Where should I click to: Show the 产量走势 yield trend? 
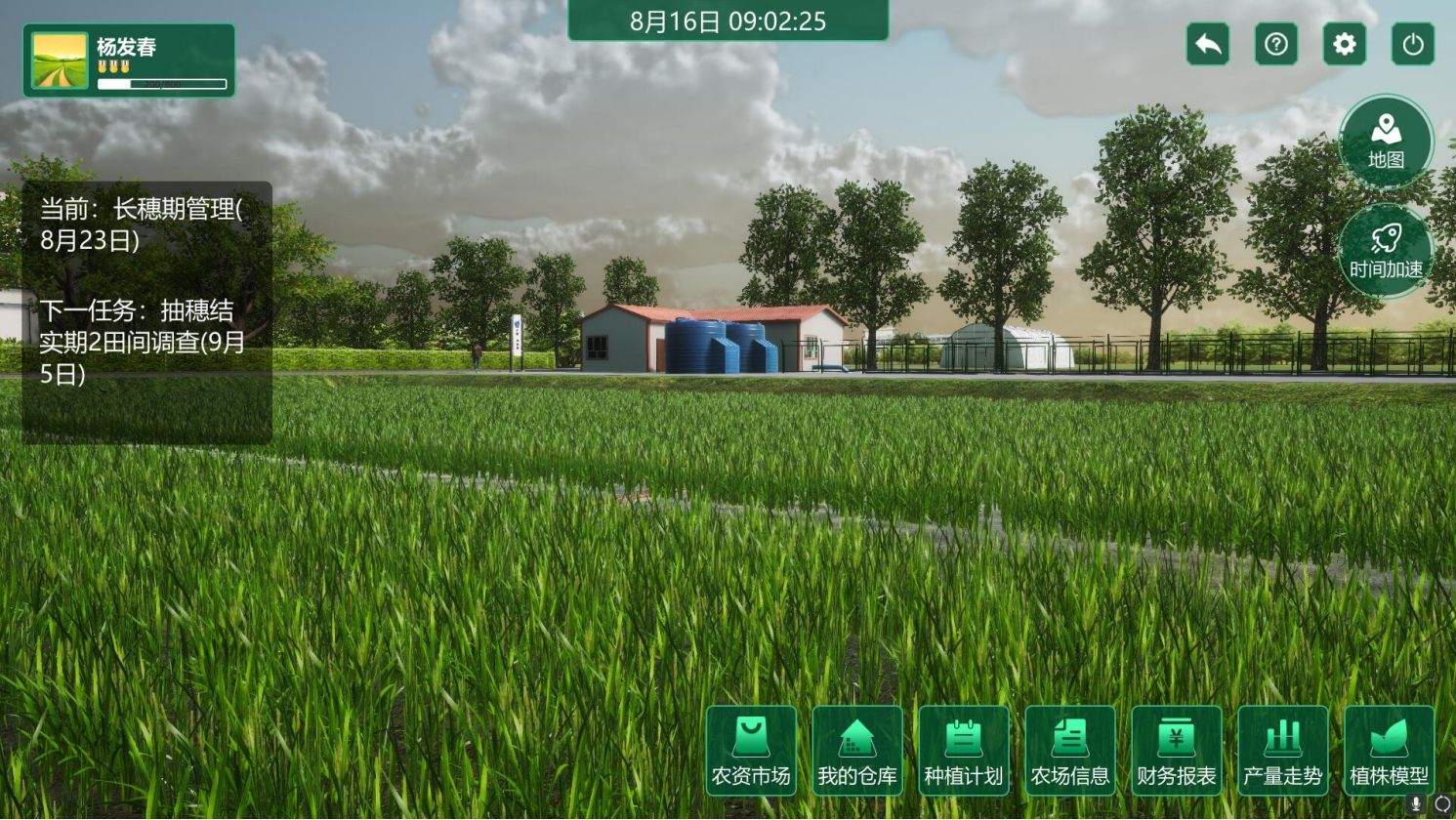[x=1282, y=750]
